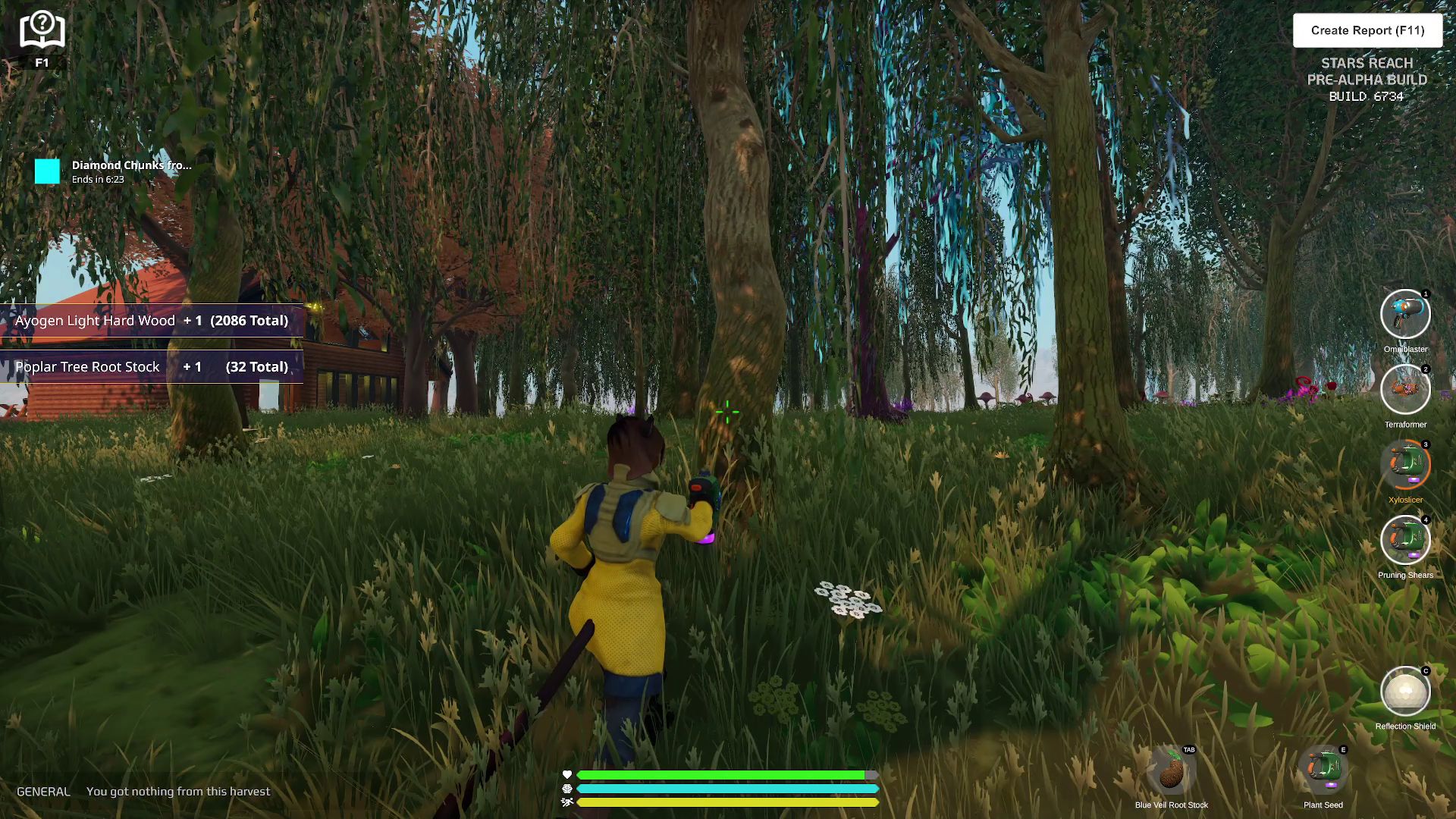
Task: Switch to the Pruning Shears
Action: point(1405,540)
